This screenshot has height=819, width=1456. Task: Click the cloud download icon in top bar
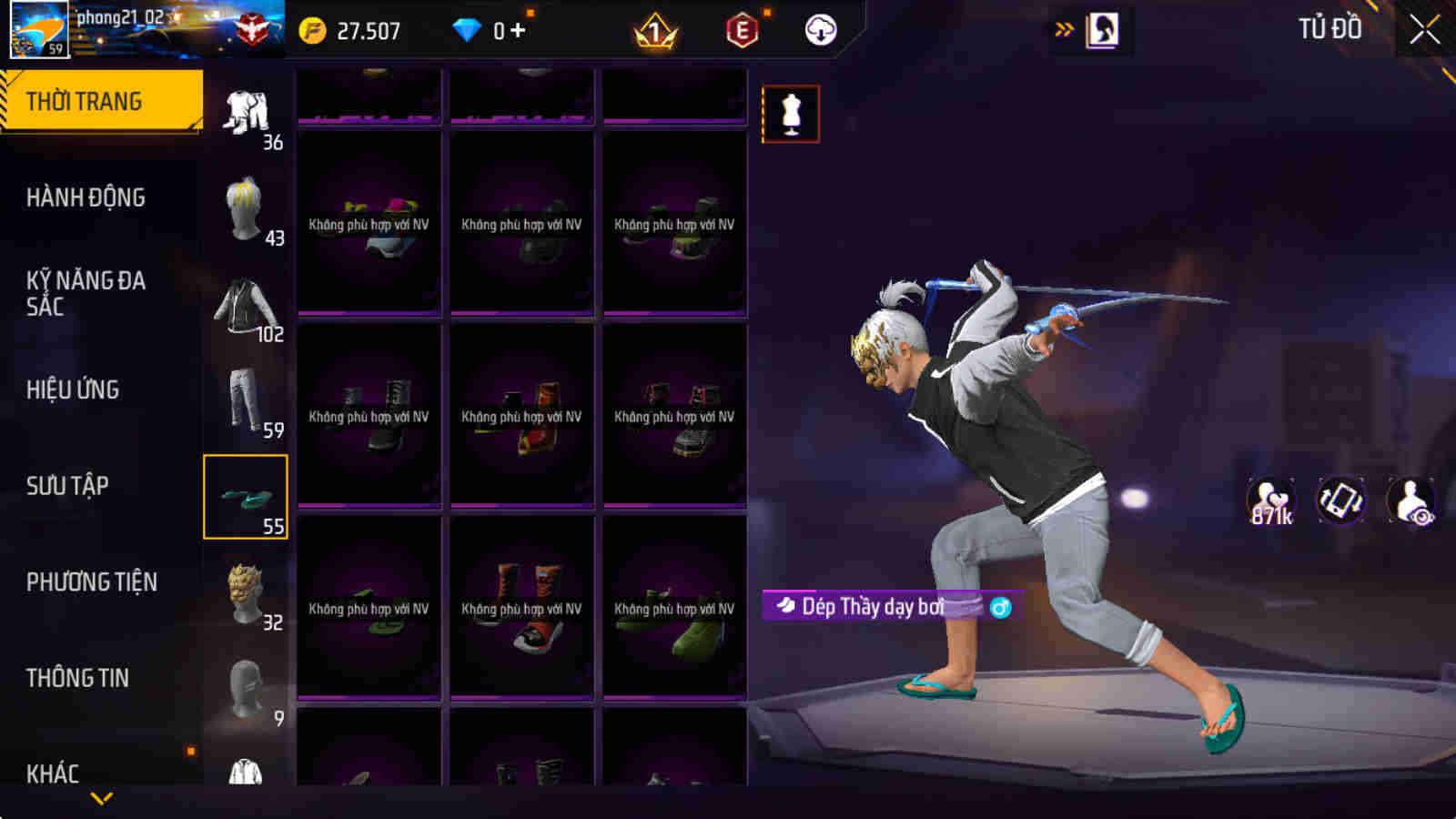(x=820, y=30)
